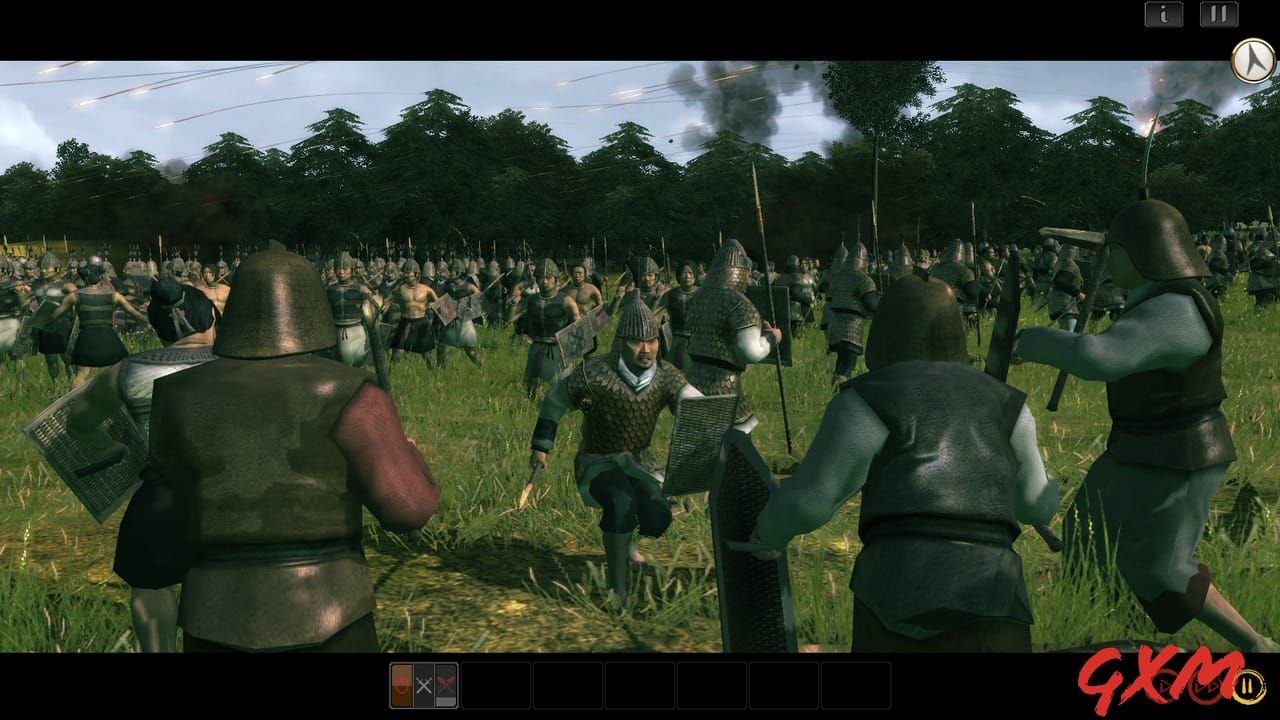Select the unit portrait thumbnail in the bottom bar

pos(401,685)
